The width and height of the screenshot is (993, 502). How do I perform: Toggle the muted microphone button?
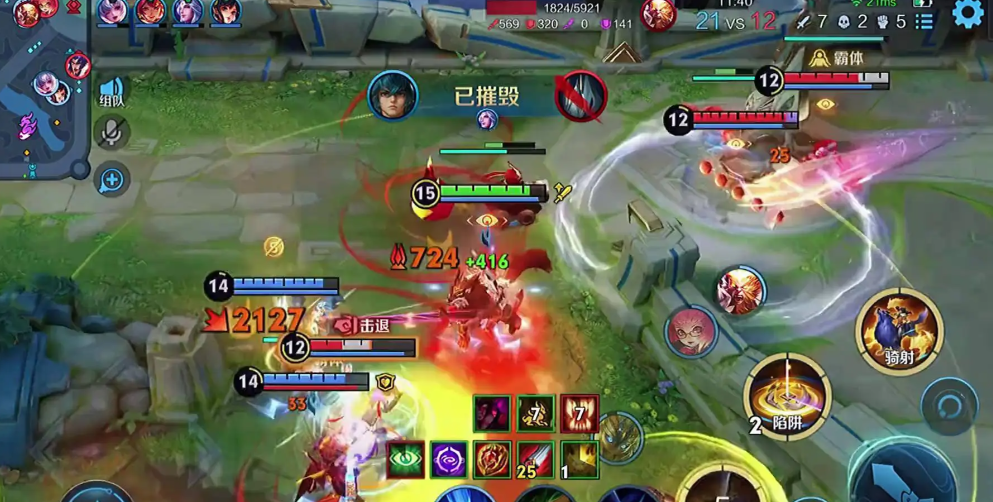point(111,132)
